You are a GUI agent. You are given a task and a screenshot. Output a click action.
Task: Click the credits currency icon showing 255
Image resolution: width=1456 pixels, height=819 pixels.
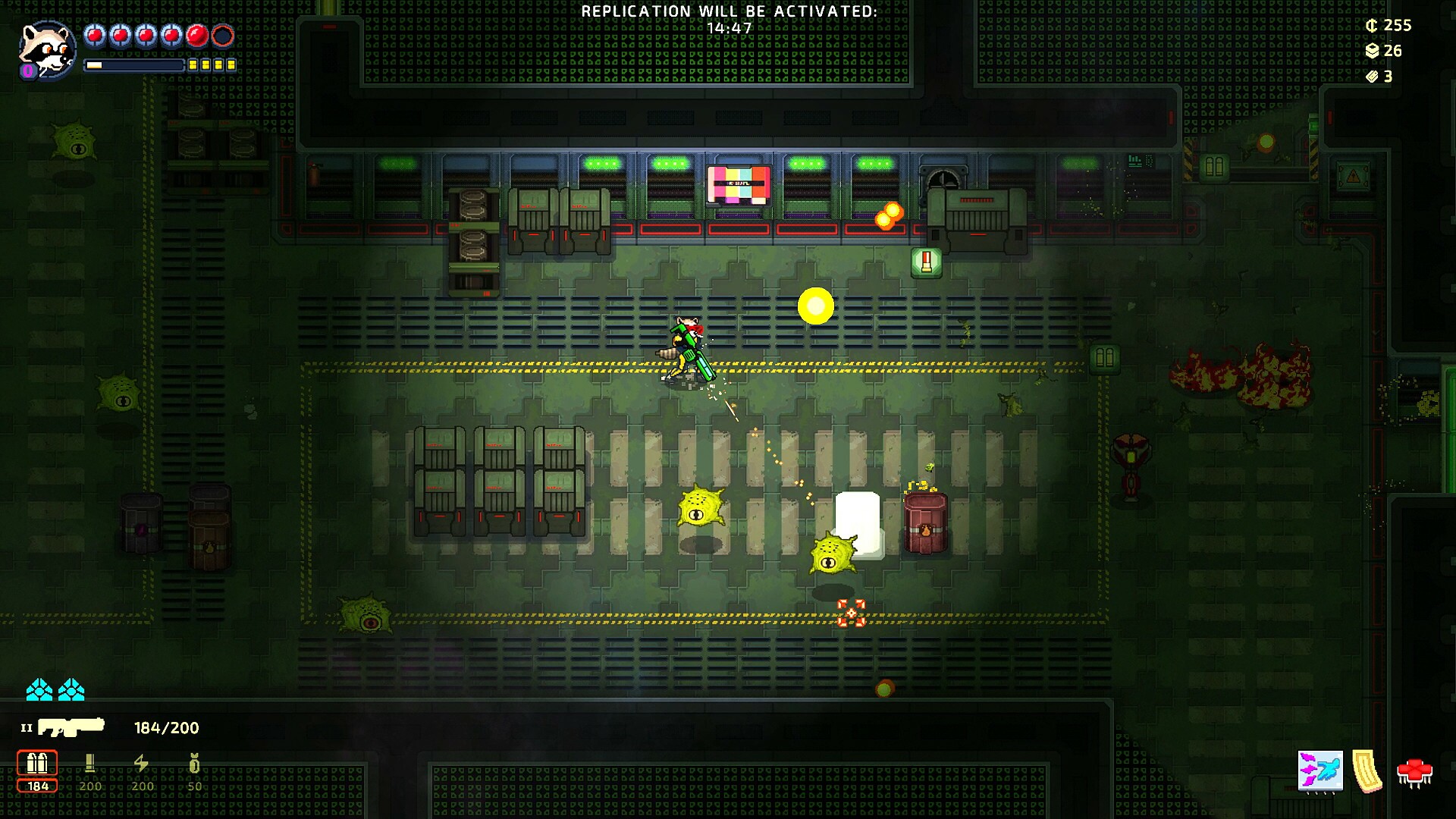click(1373, 25)
